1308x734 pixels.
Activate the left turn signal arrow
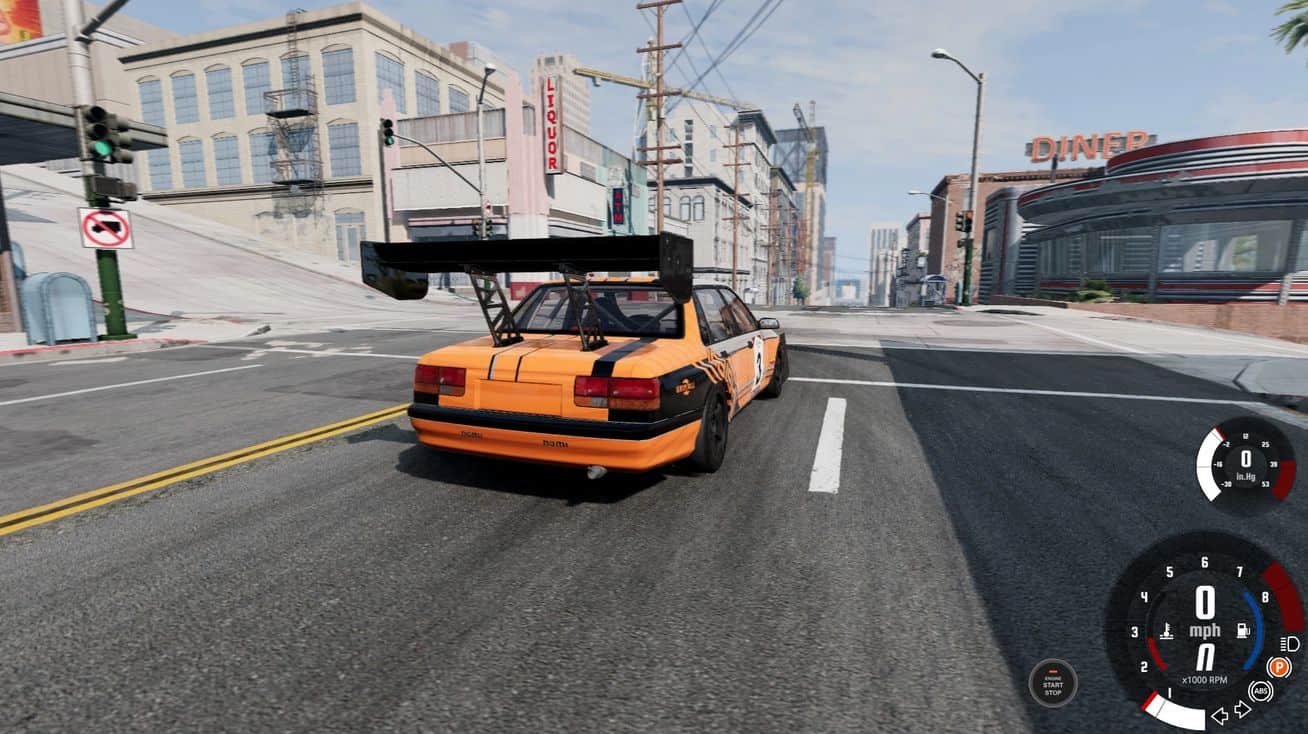click(x=1219, y=715)
